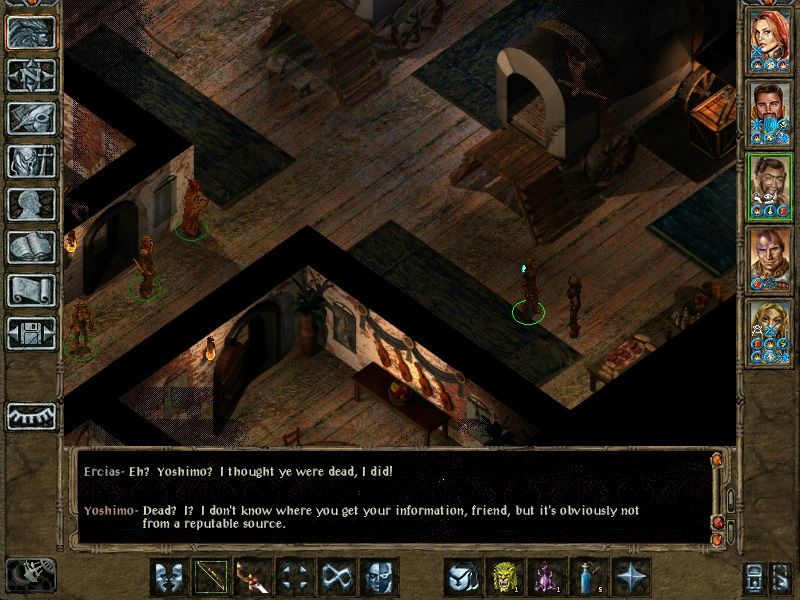Open the priest scroll button
The height and width of the screenshot is (600, 800).
[32, 291]
